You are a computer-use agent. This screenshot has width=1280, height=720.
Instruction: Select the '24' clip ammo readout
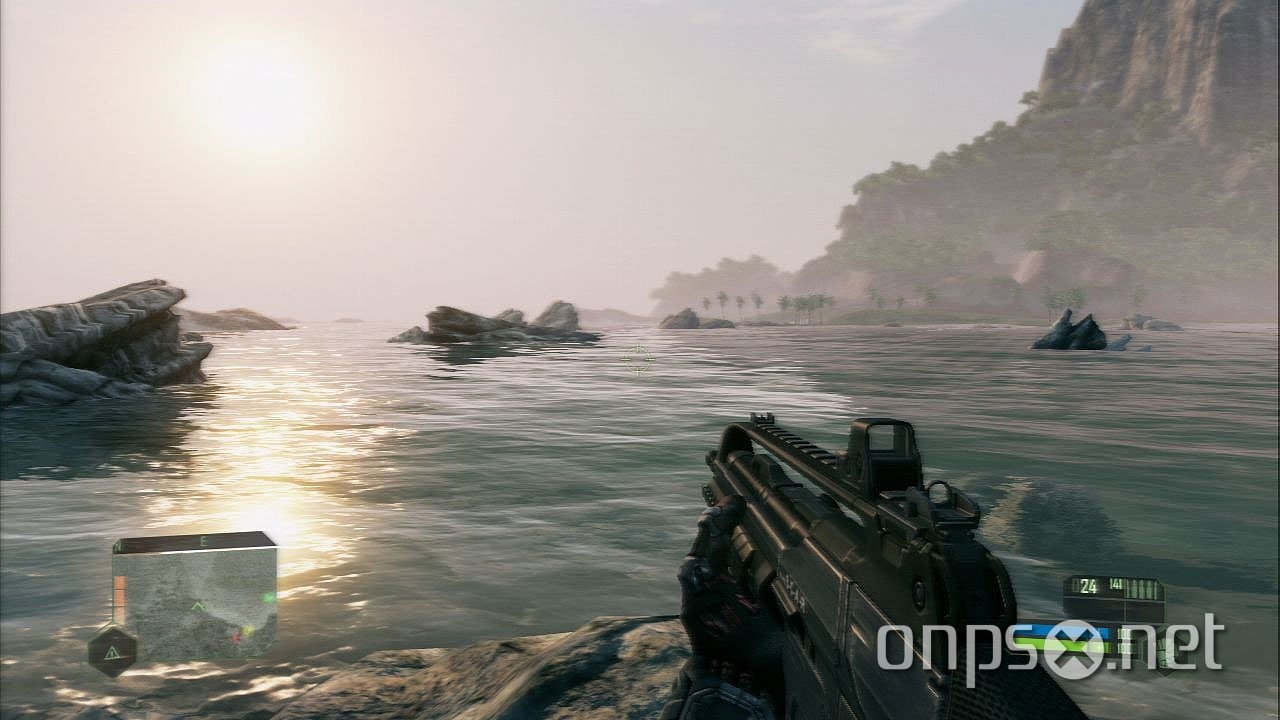[1087, 586]
